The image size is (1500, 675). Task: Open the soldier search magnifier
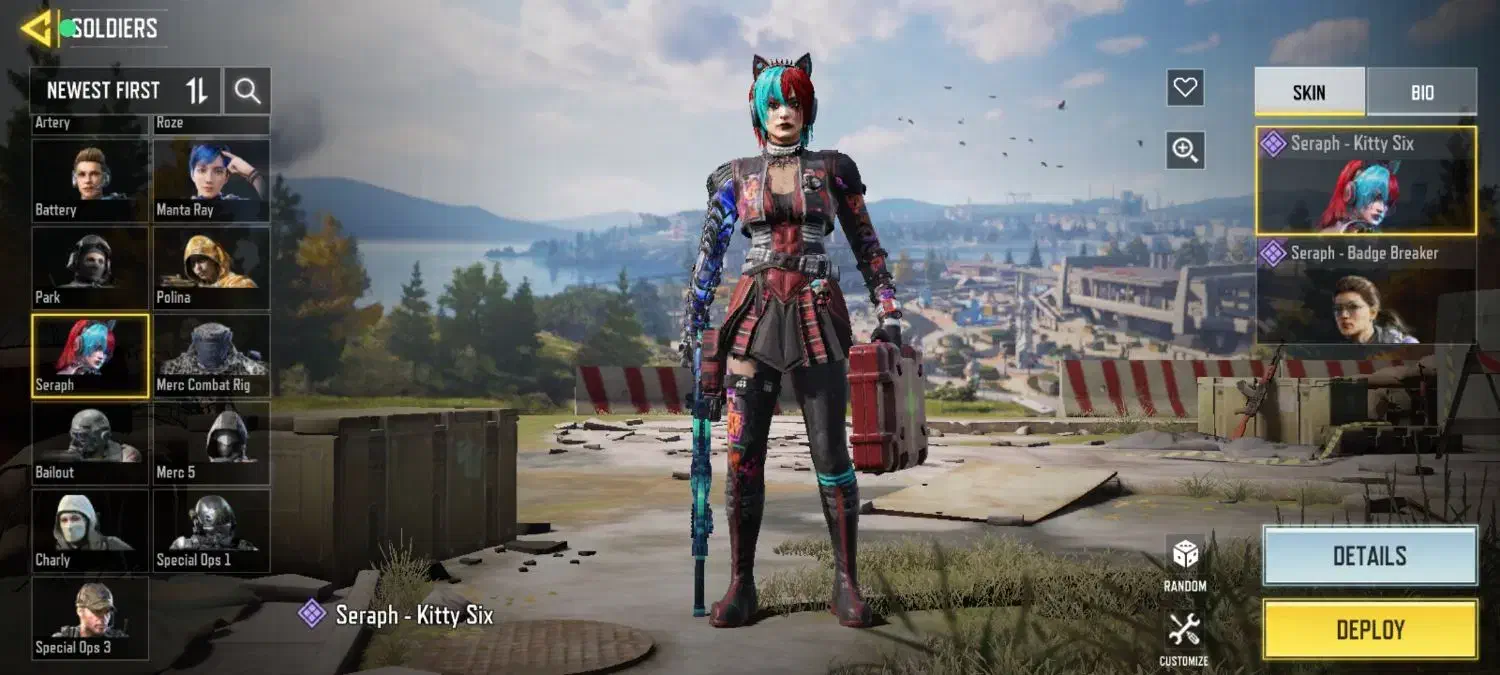247,92
